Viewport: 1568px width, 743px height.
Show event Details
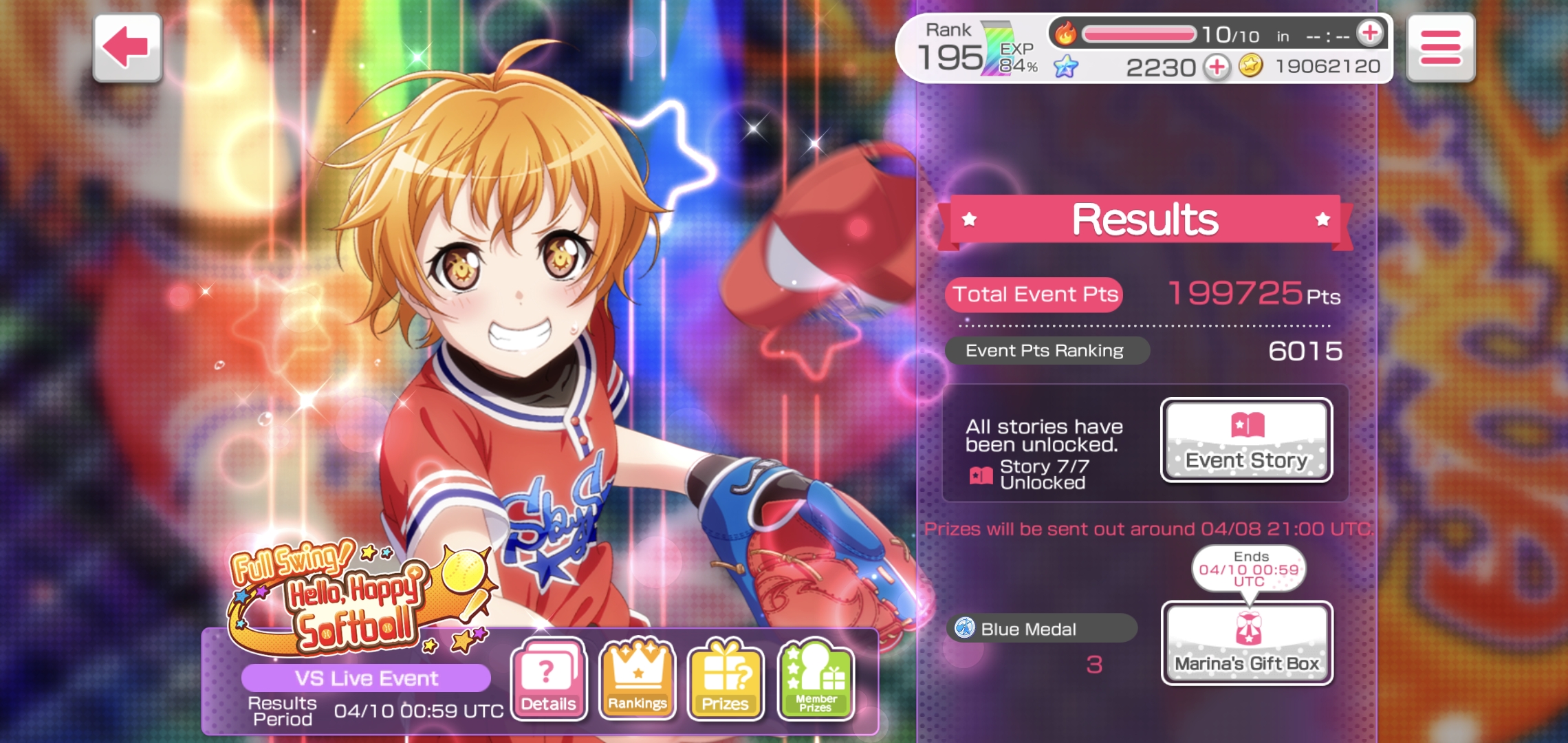[x=548, y=679]
